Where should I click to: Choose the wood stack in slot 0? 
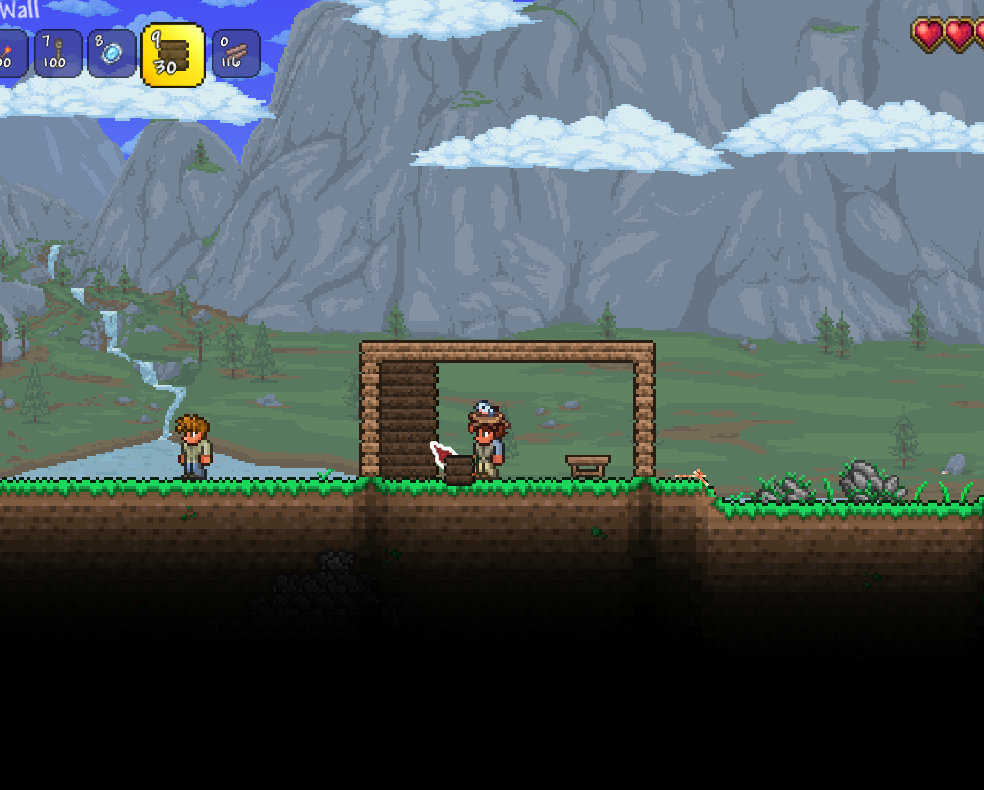point(236,53)
